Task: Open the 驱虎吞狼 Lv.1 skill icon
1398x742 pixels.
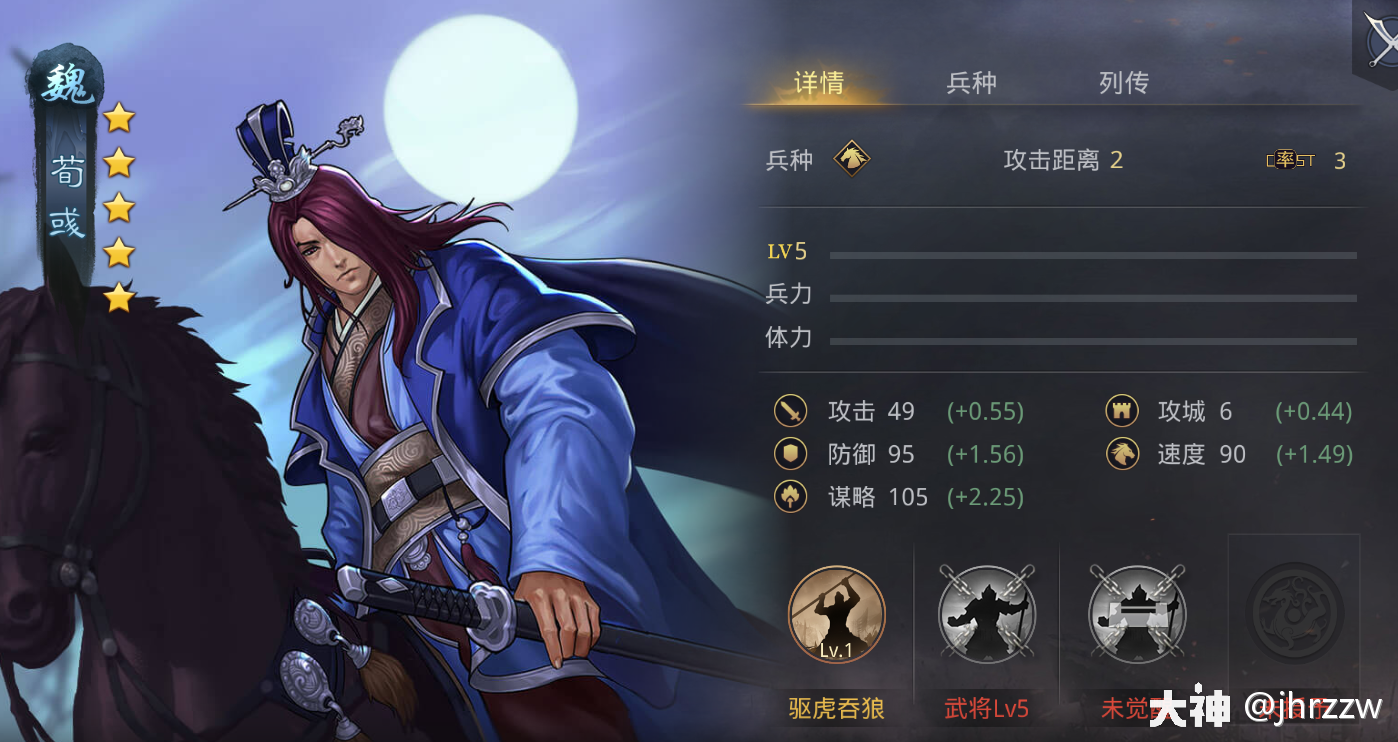Action: tap(837, 615)
